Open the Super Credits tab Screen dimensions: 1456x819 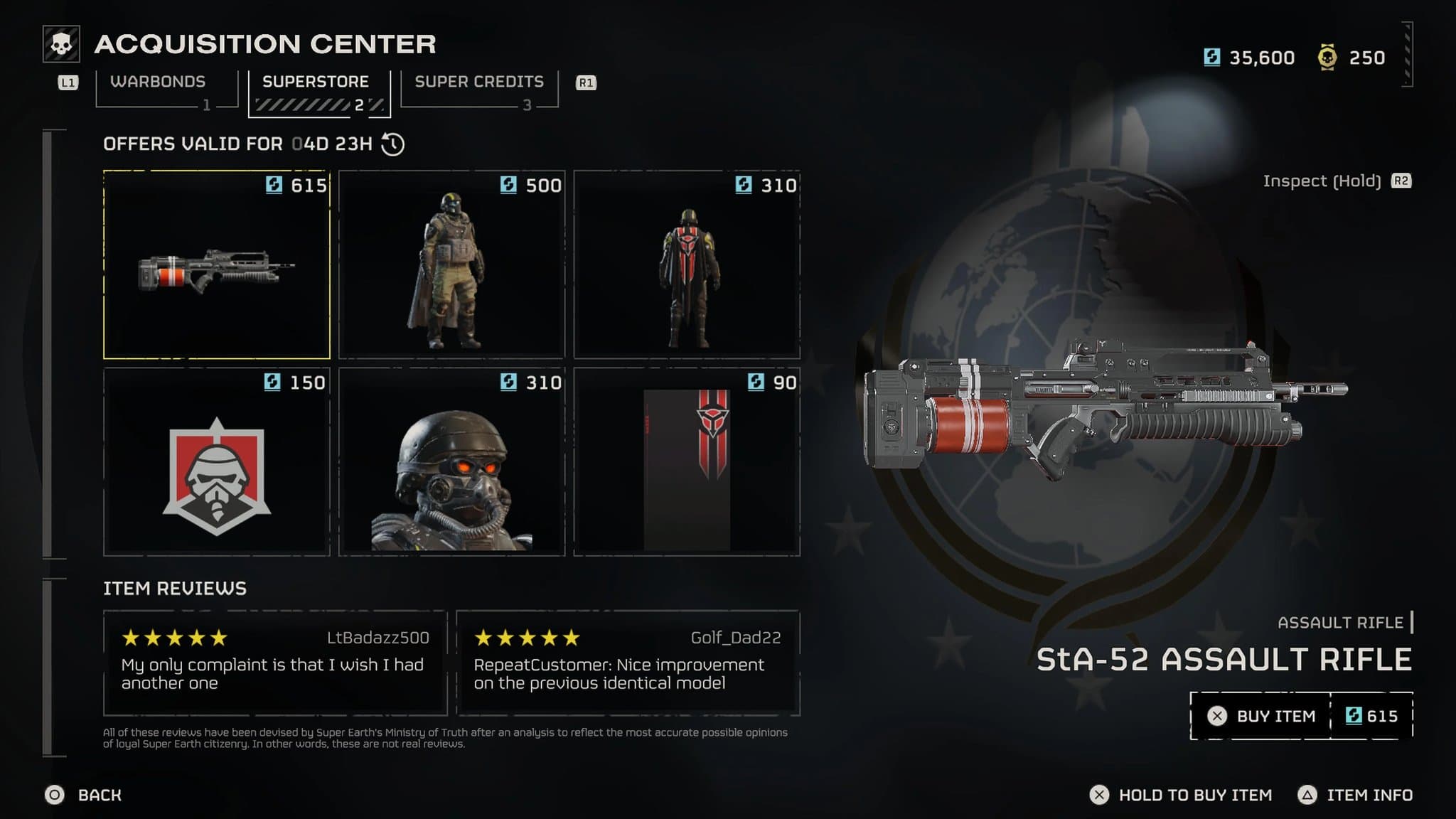(479, 82)
